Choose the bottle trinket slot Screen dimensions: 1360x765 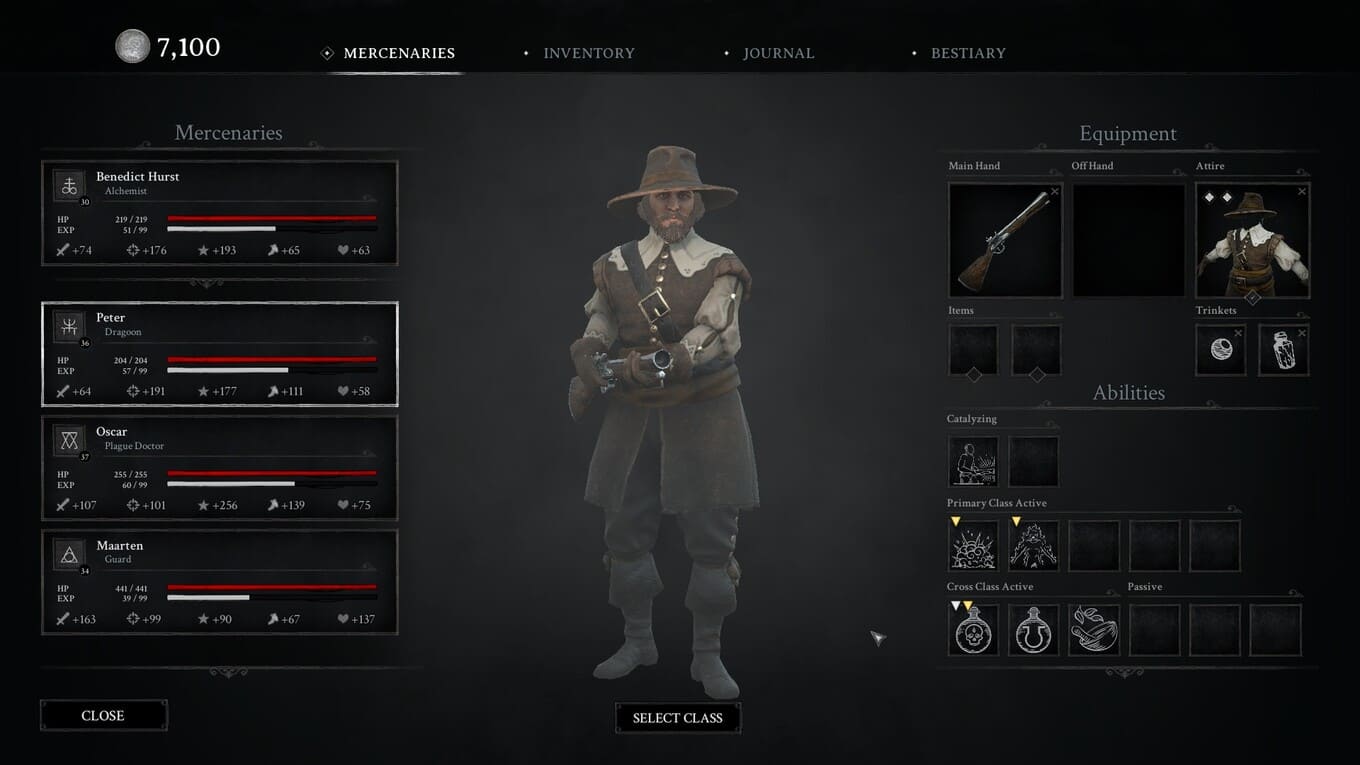click(x=1283, y=350)
